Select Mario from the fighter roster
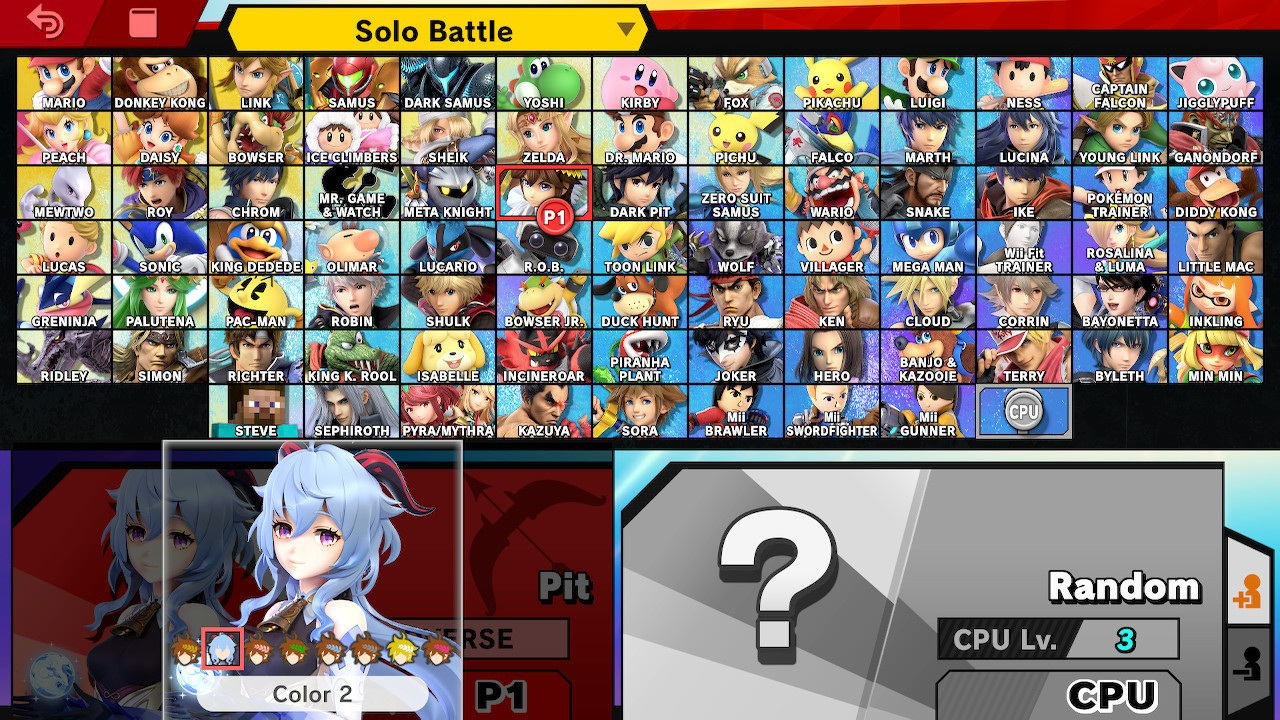Viewport: 1280px width, 720px height. (63, 79)
